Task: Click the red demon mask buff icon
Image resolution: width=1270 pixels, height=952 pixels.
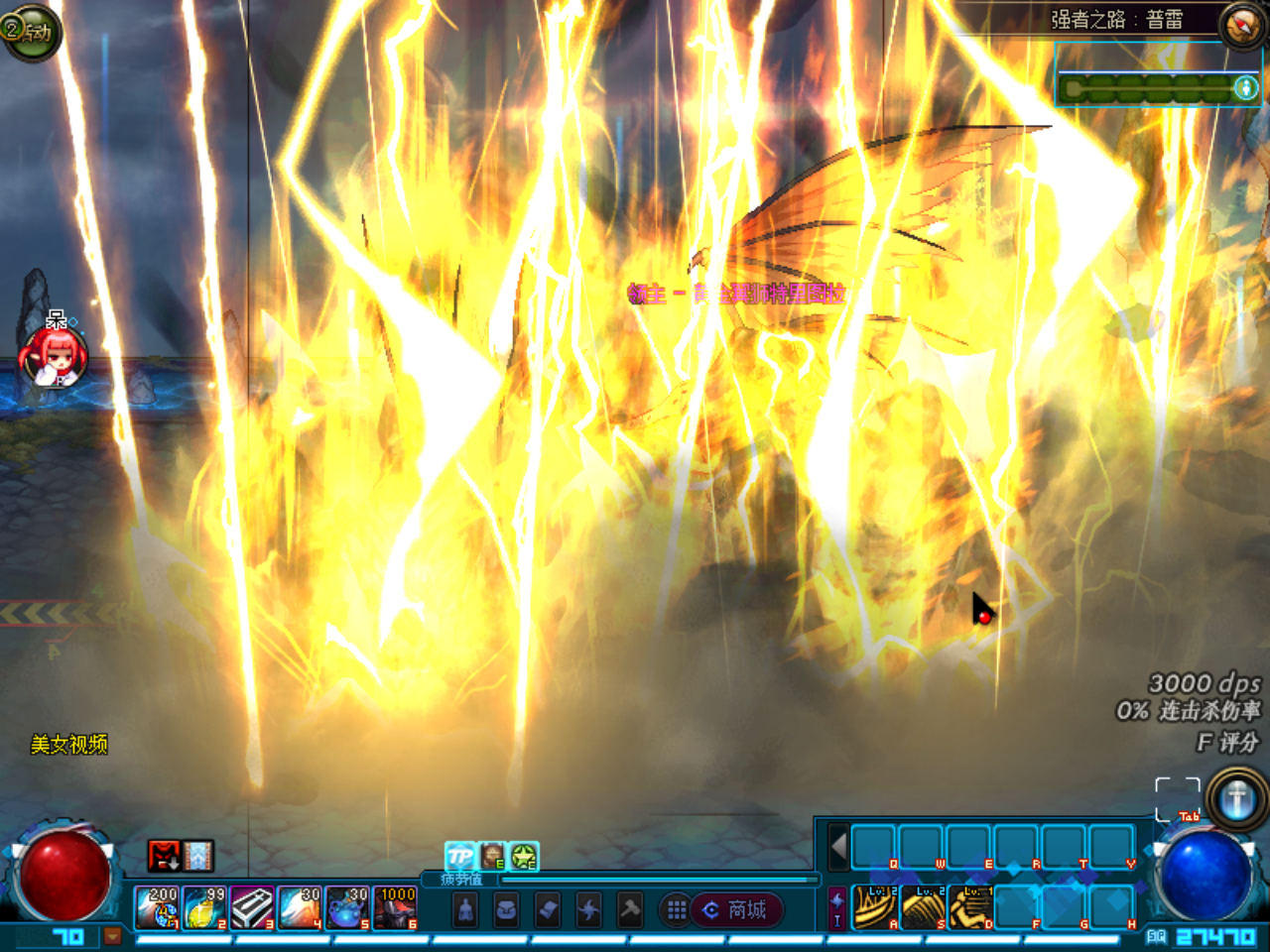Action: [164, 855]
